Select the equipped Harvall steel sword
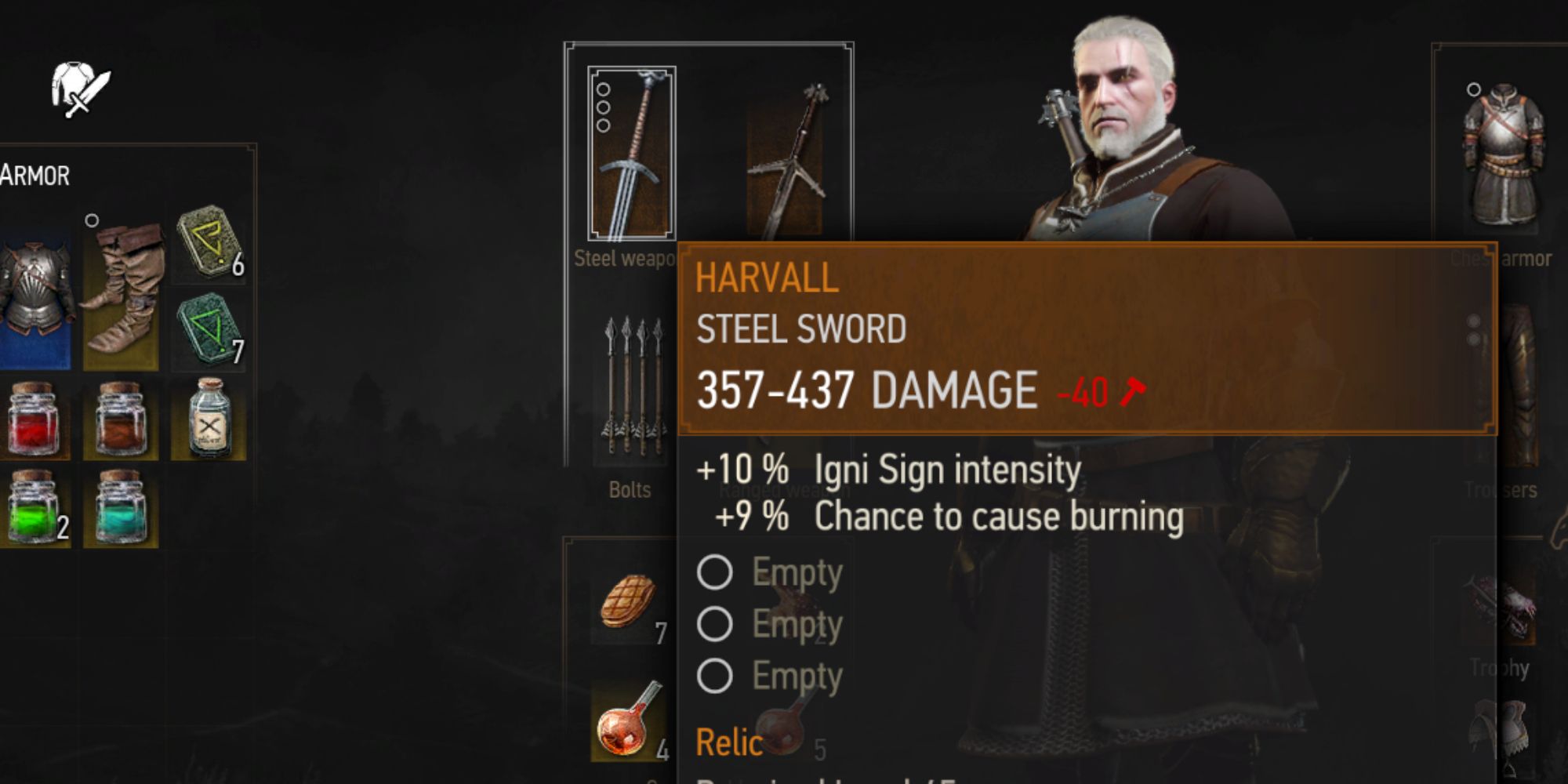 pyautogui.click(x=632, y=154)
